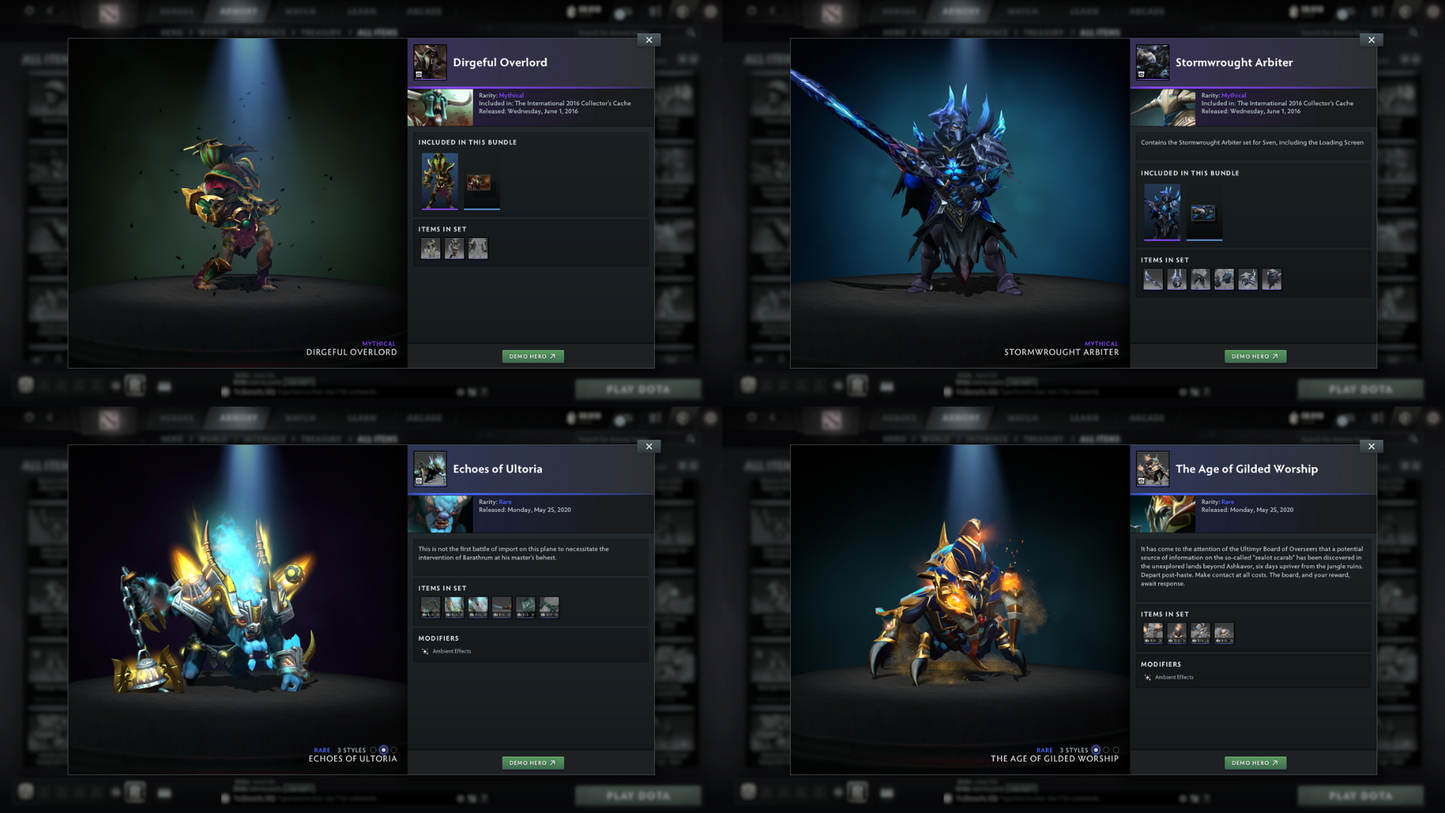Click the friends notification icon top-right

point(655,10)
